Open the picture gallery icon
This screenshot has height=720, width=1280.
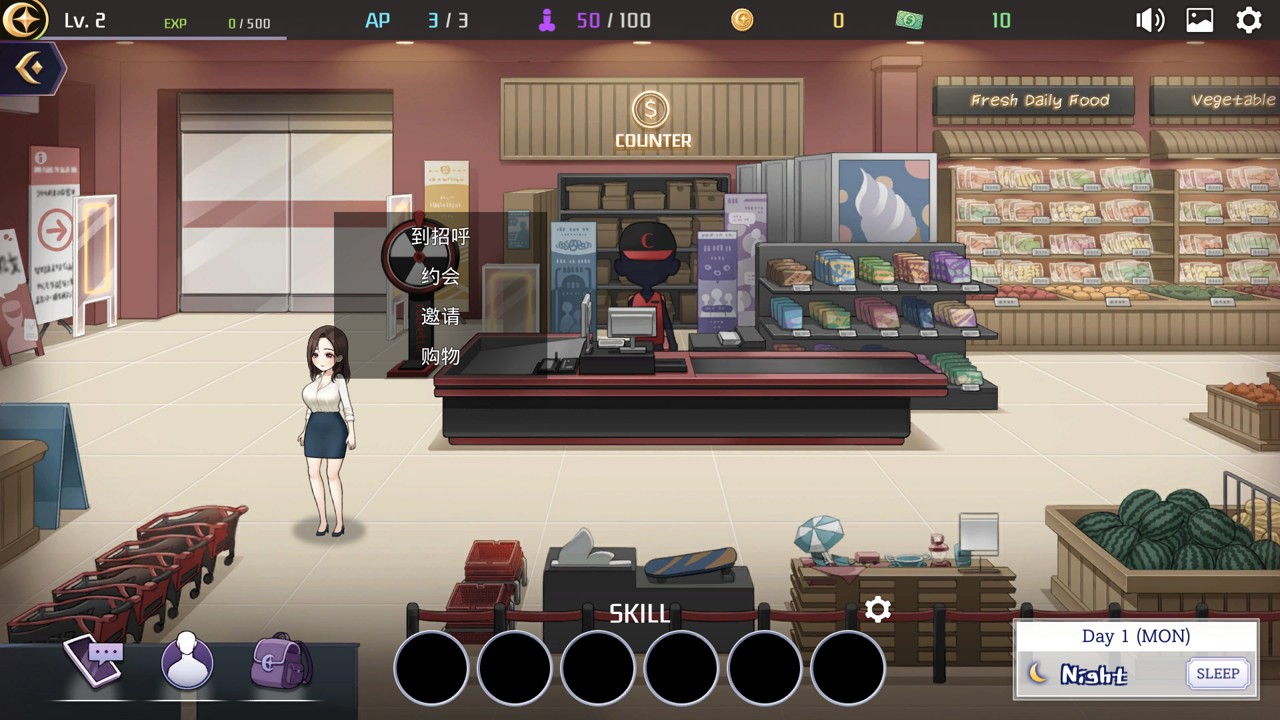(x=1200, y=20)
